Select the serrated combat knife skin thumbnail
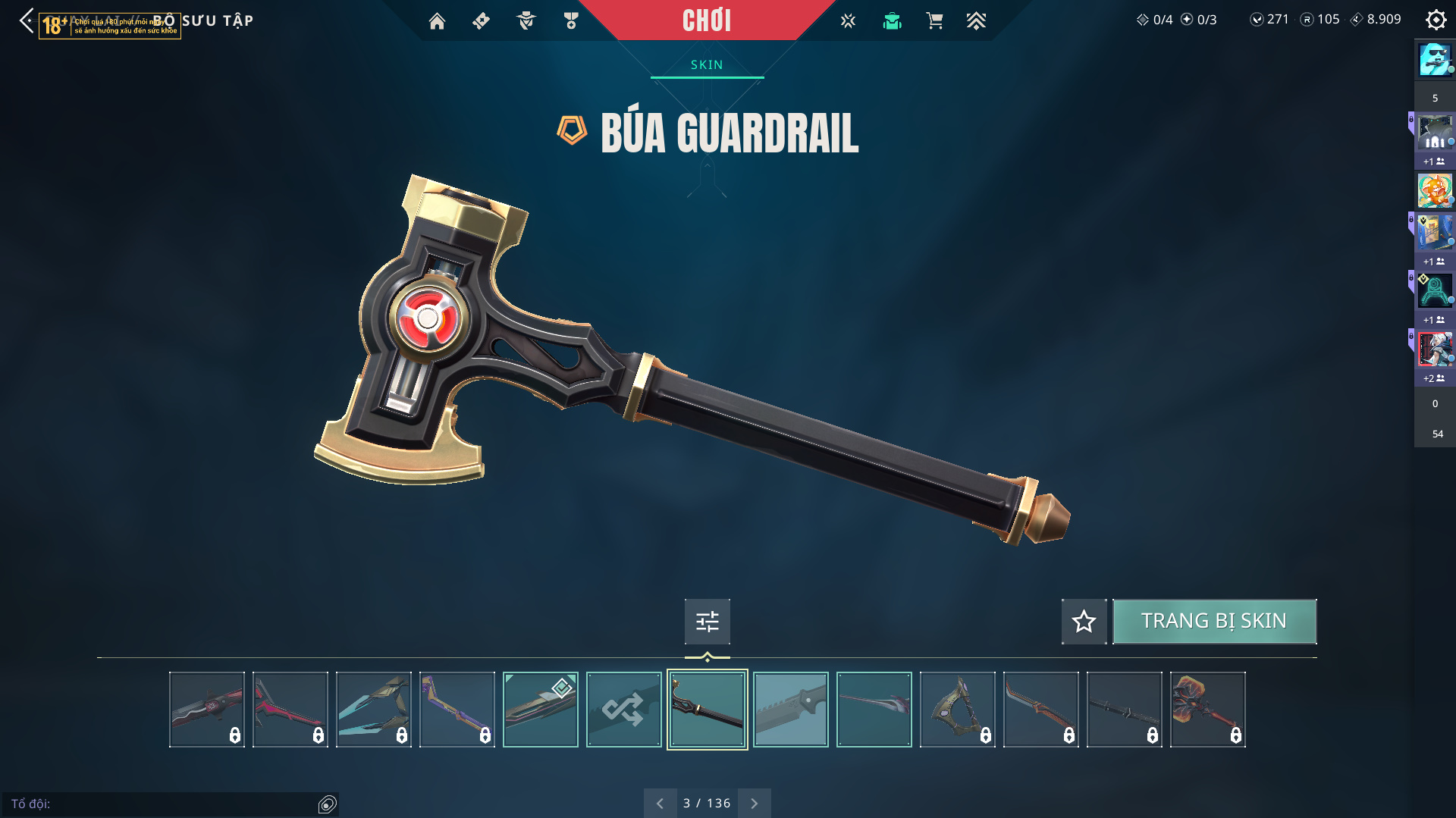The width and height of the screenshot is (1456, 818). (790, 710)
